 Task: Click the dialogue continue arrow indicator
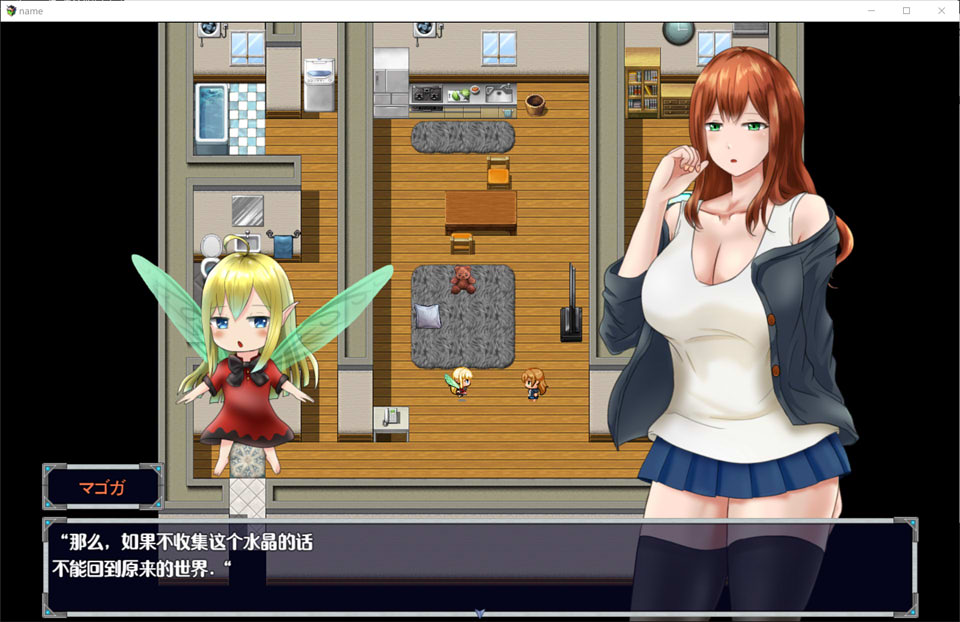pos(480,612)
